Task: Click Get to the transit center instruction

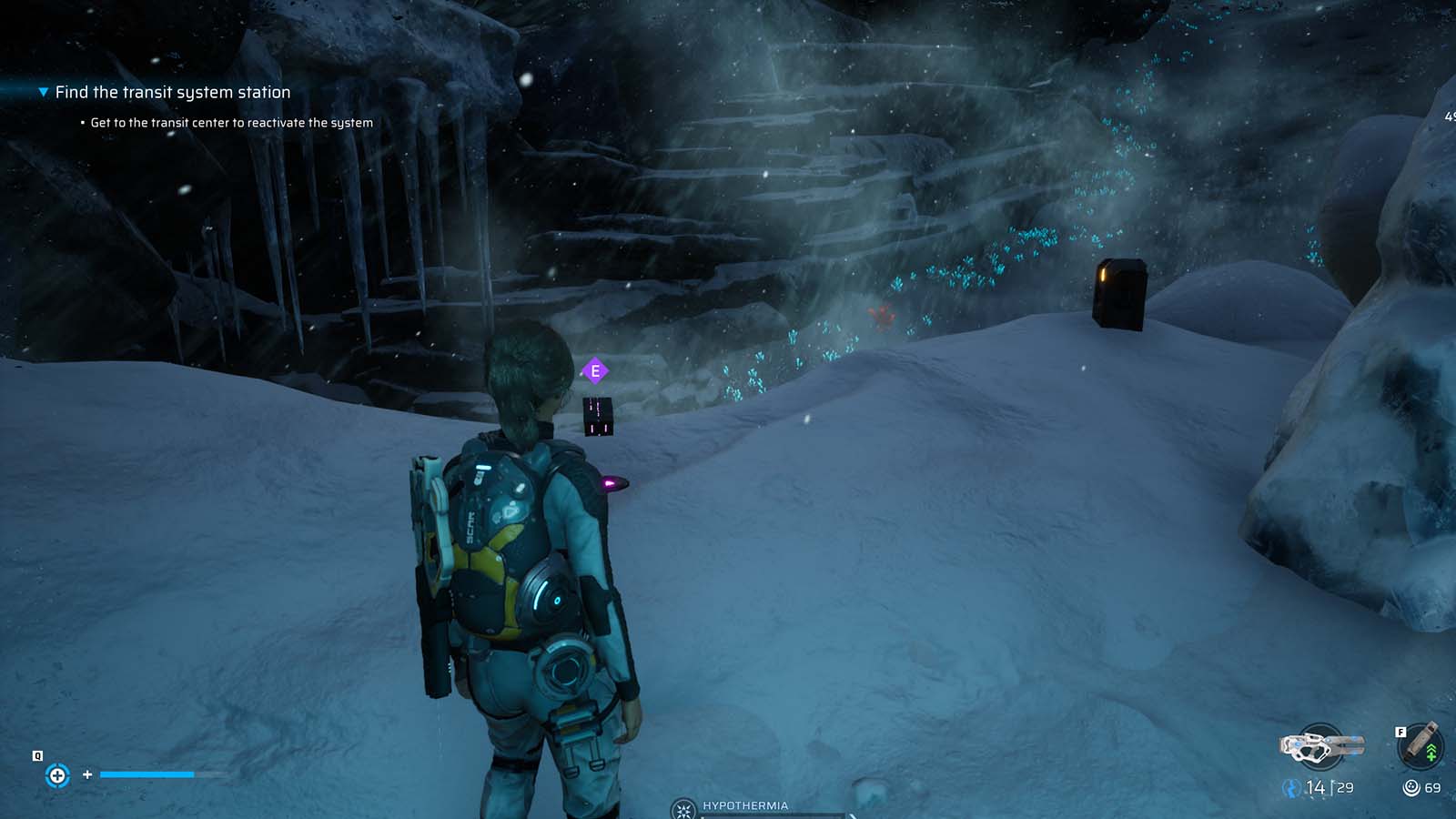Action: click(231, 121)
